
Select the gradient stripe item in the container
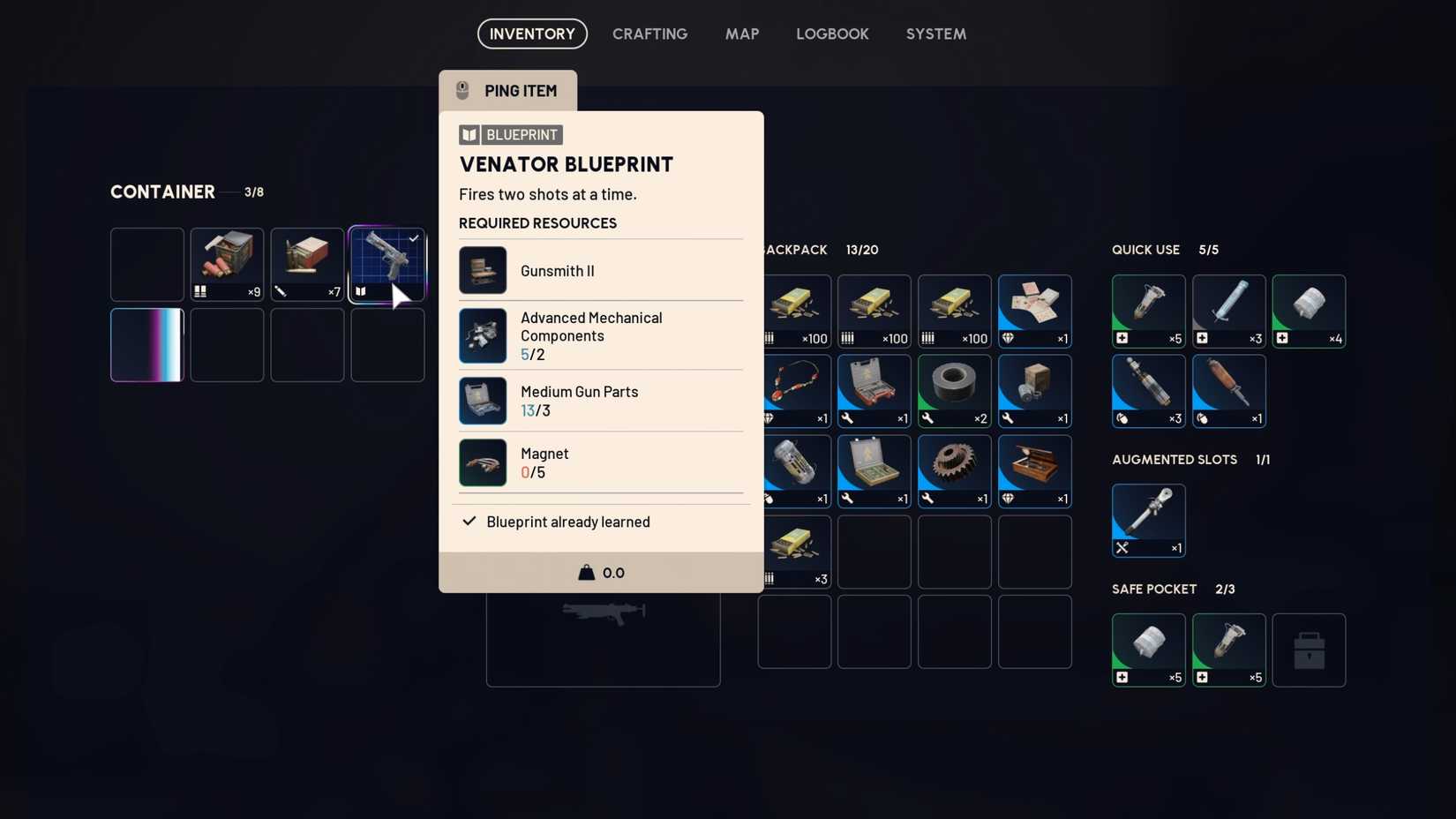point(146,344)
